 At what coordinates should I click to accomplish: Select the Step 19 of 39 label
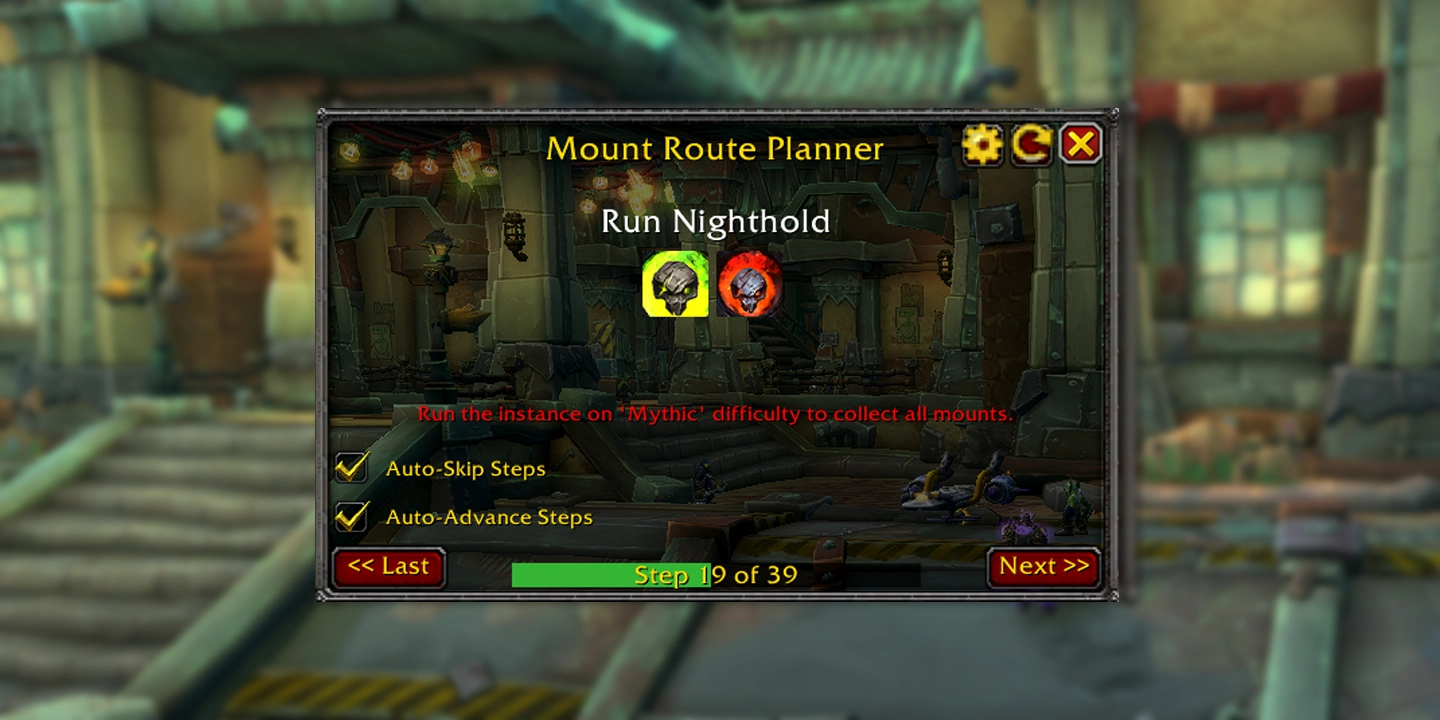click(x=713, y=574)
